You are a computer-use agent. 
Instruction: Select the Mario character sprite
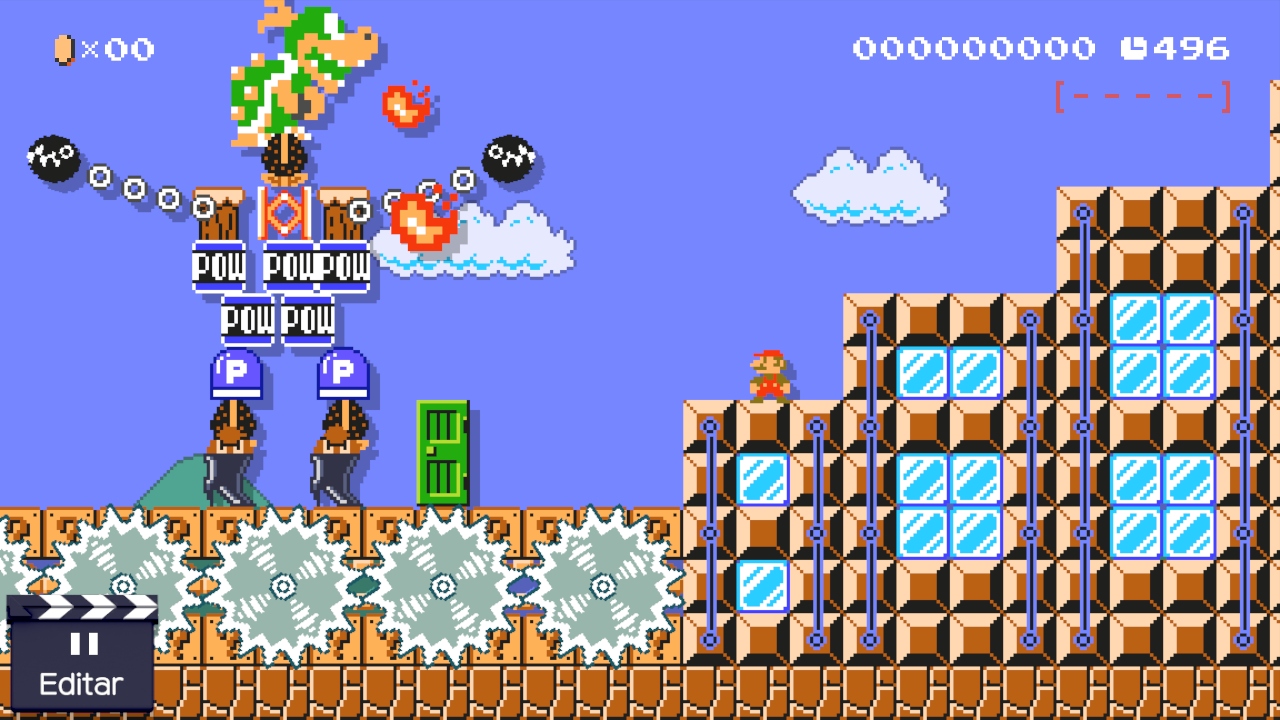point(768,372)
